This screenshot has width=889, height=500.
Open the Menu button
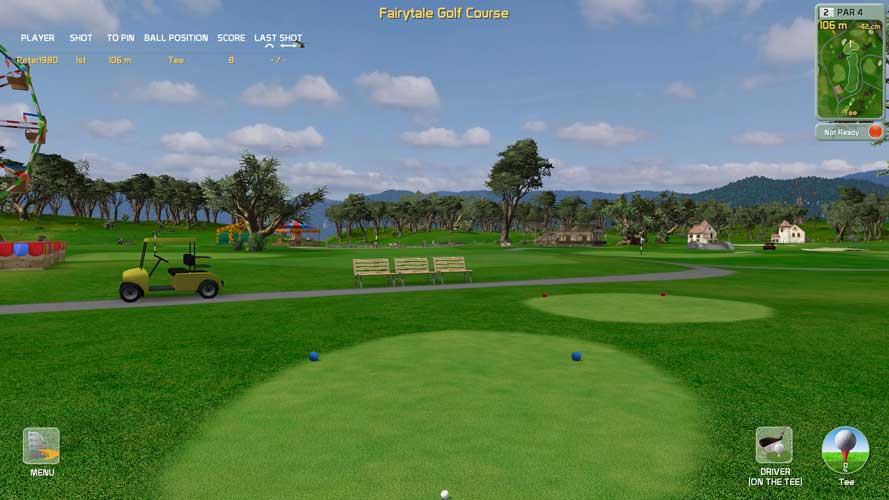(41, 446)
